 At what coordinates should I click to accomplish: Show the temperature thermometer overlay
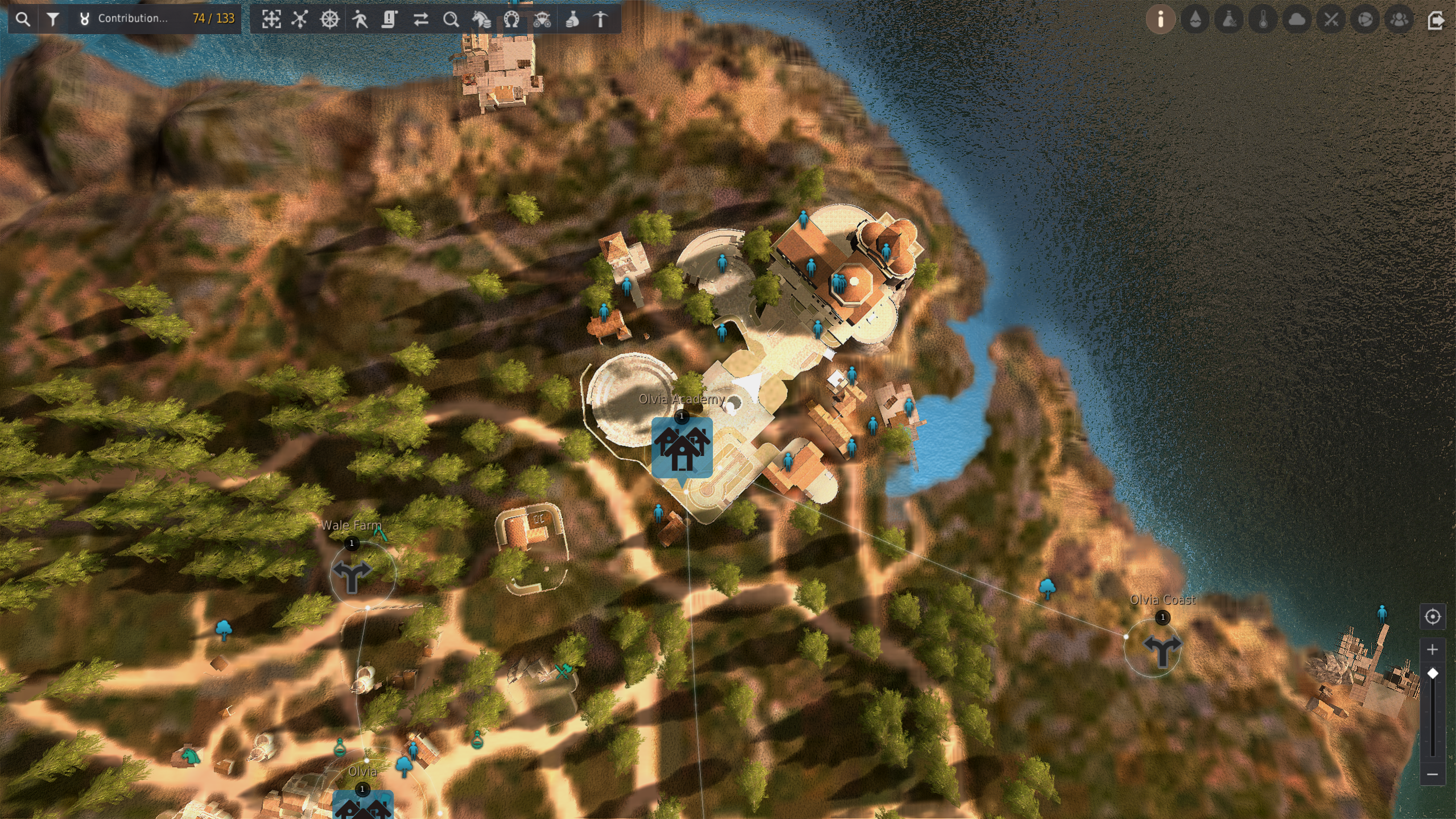pyautogui.click(x=1263, y=19)
